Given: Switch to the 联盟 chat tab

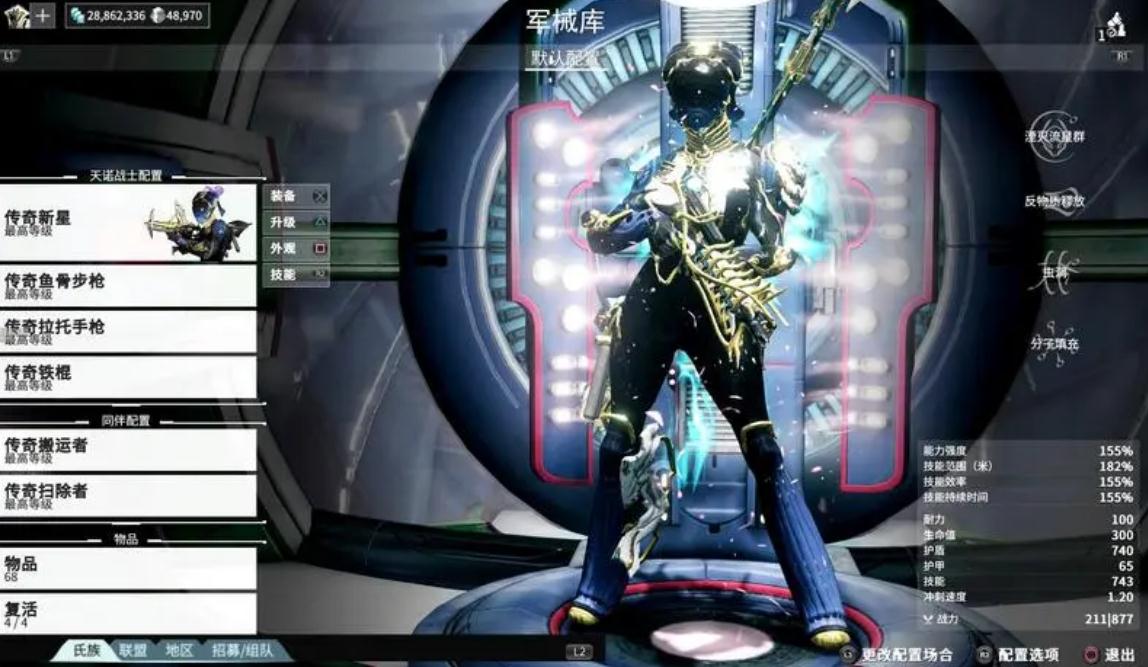Looking at the screenshot, I should [x=133, y=650].
